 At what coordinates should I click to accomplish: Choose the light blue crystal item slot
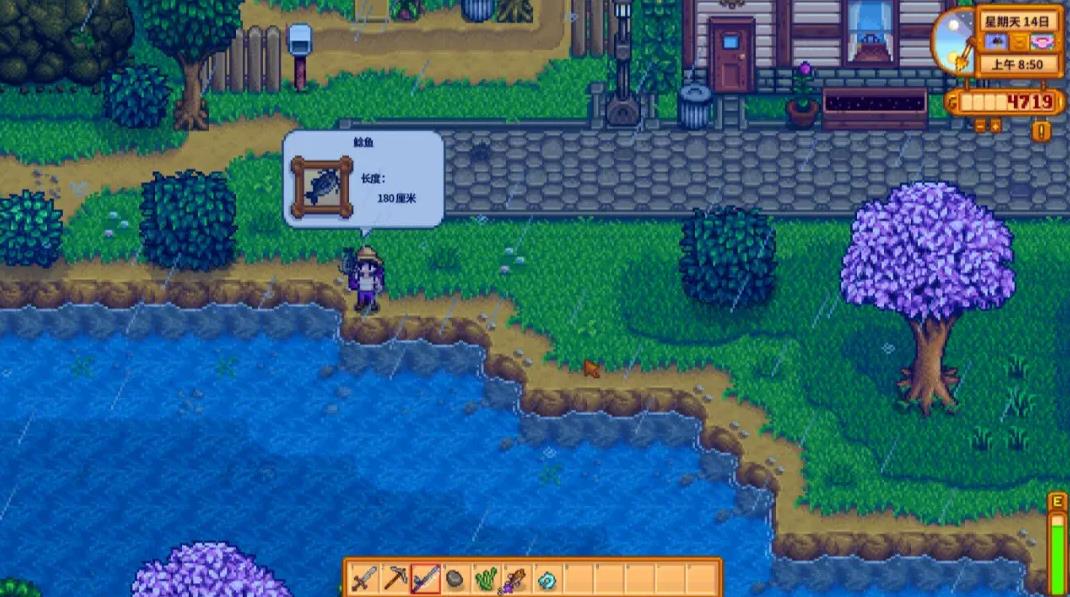point(547,578)
